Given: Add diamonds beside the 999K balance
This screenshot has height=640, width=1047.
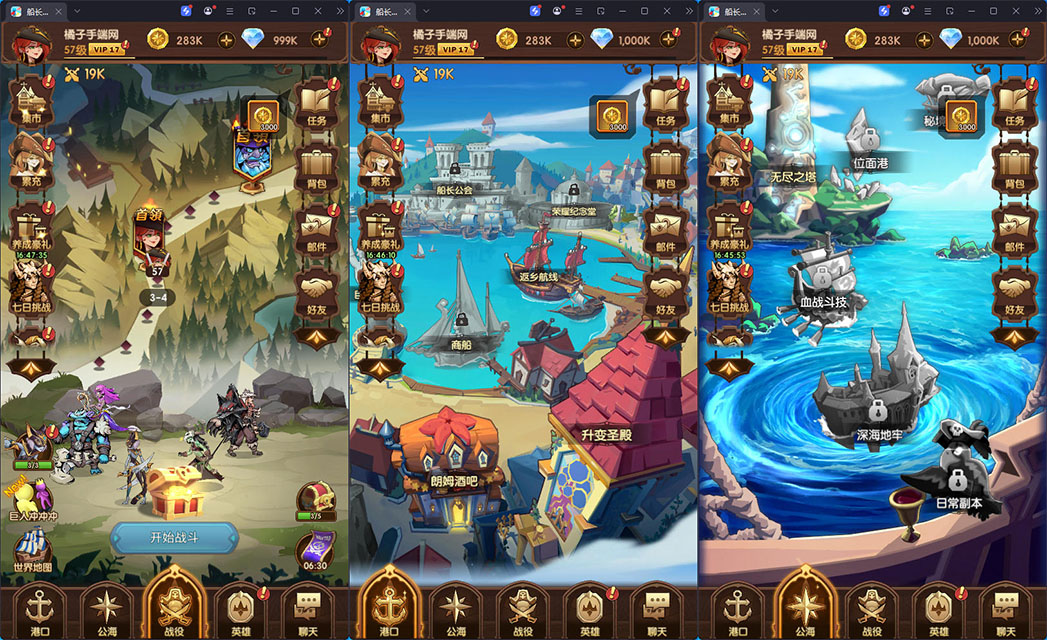Looking at the screenshot, I should coord(320,40).
